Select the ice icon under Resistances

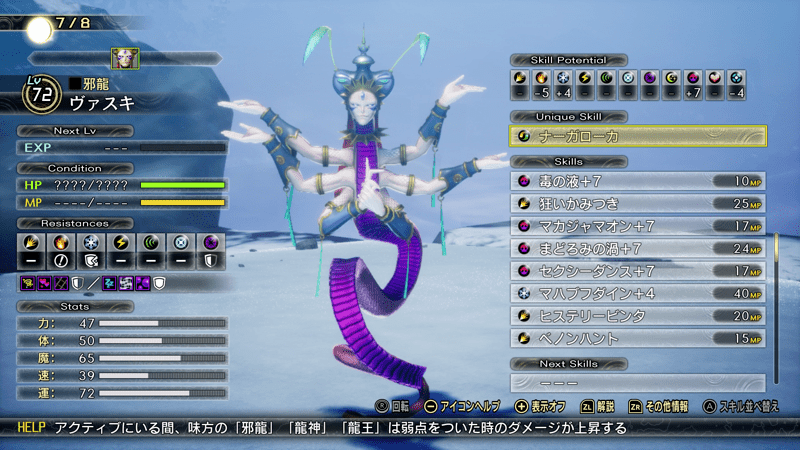91,243
